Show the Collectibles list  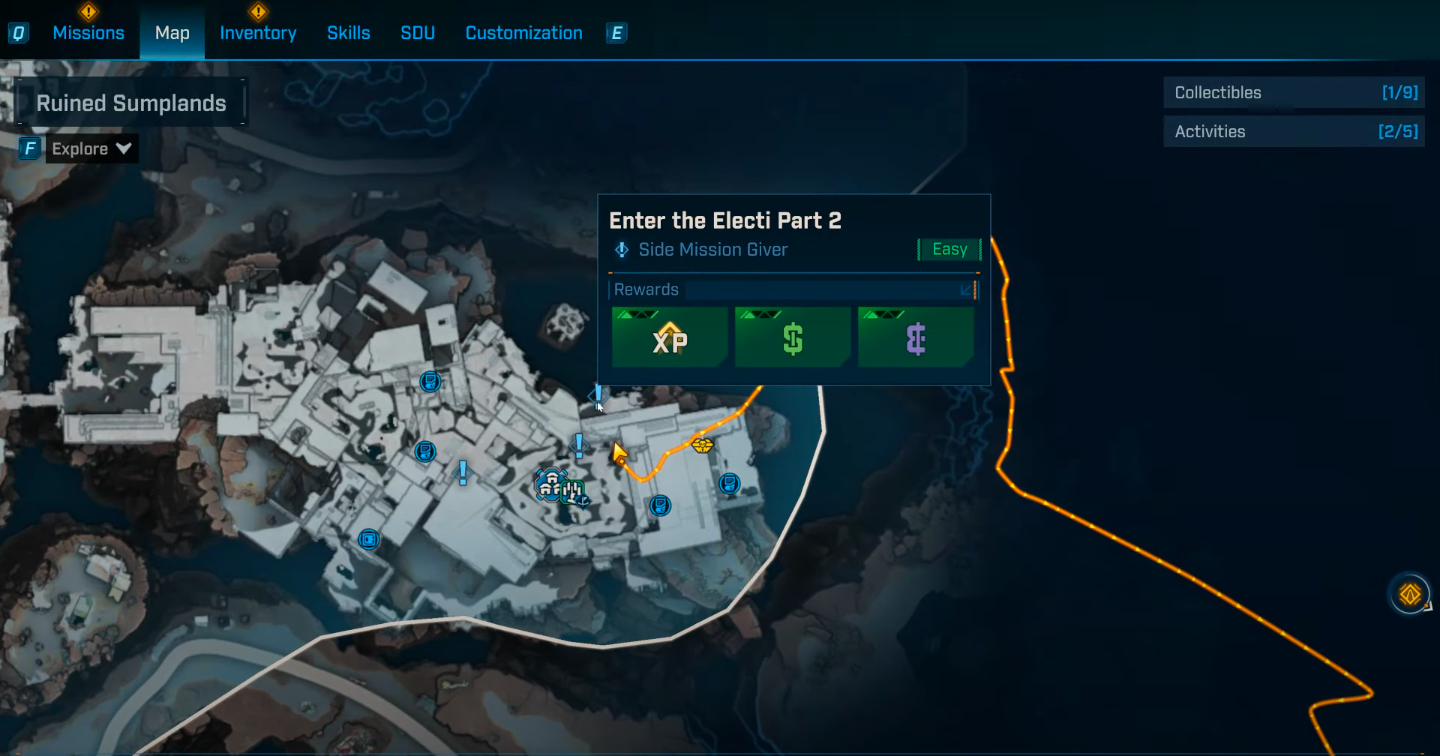pos(1293,93)
